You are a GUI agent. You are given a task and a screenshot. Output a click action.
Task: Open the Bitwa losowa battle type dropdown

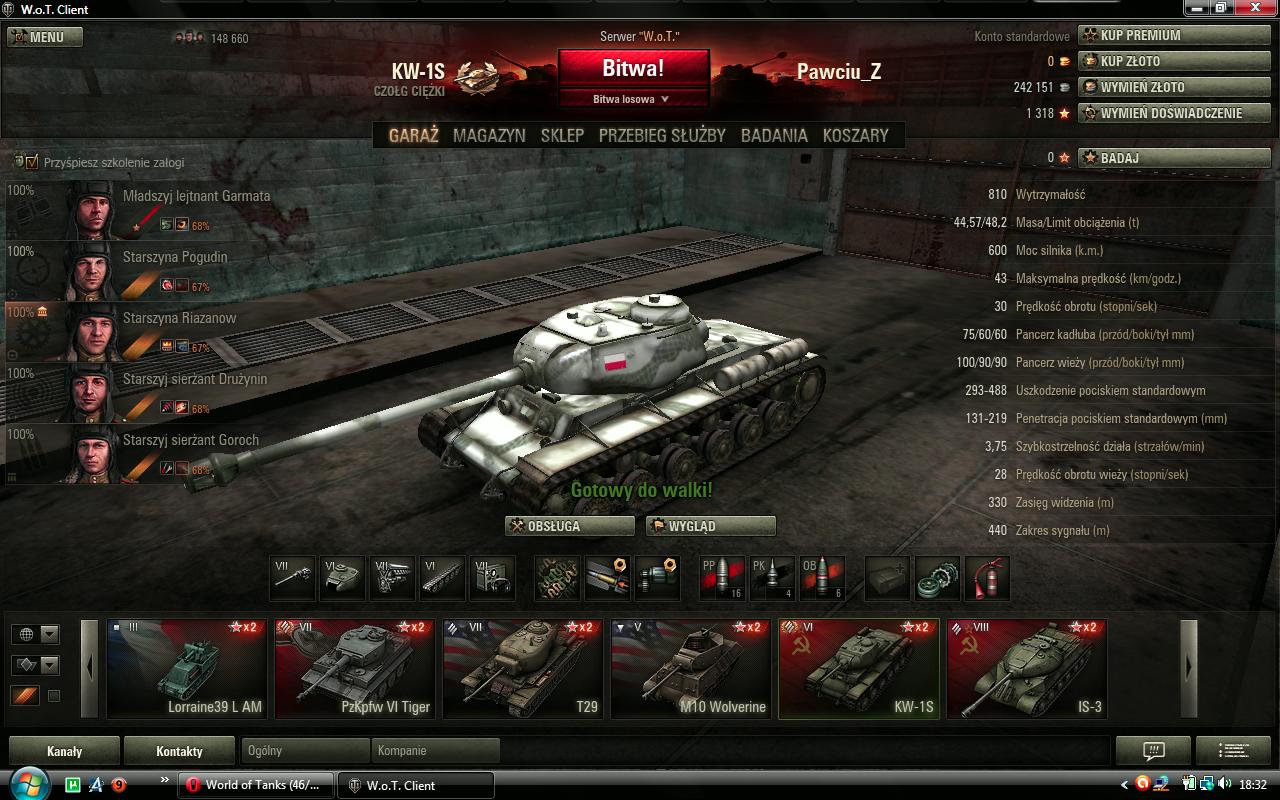(x=633, y=99)
